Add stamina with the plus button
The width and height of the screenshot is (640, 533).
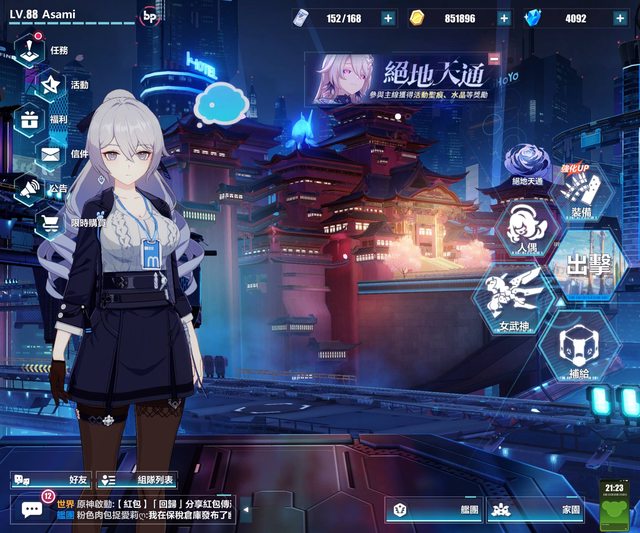click(387, 18)
